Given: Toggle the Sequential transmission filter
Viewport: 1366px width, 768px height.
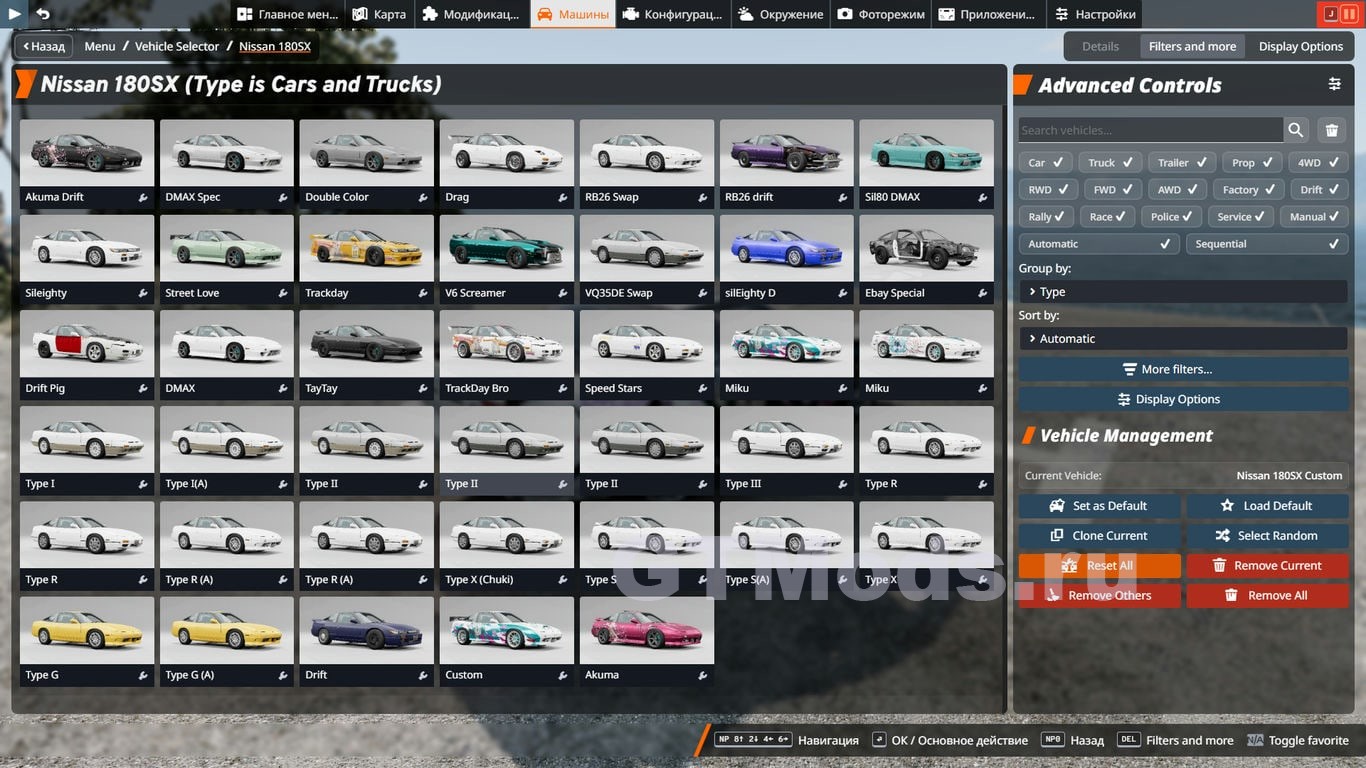Looking at the screenshot, I should 1266,244.
